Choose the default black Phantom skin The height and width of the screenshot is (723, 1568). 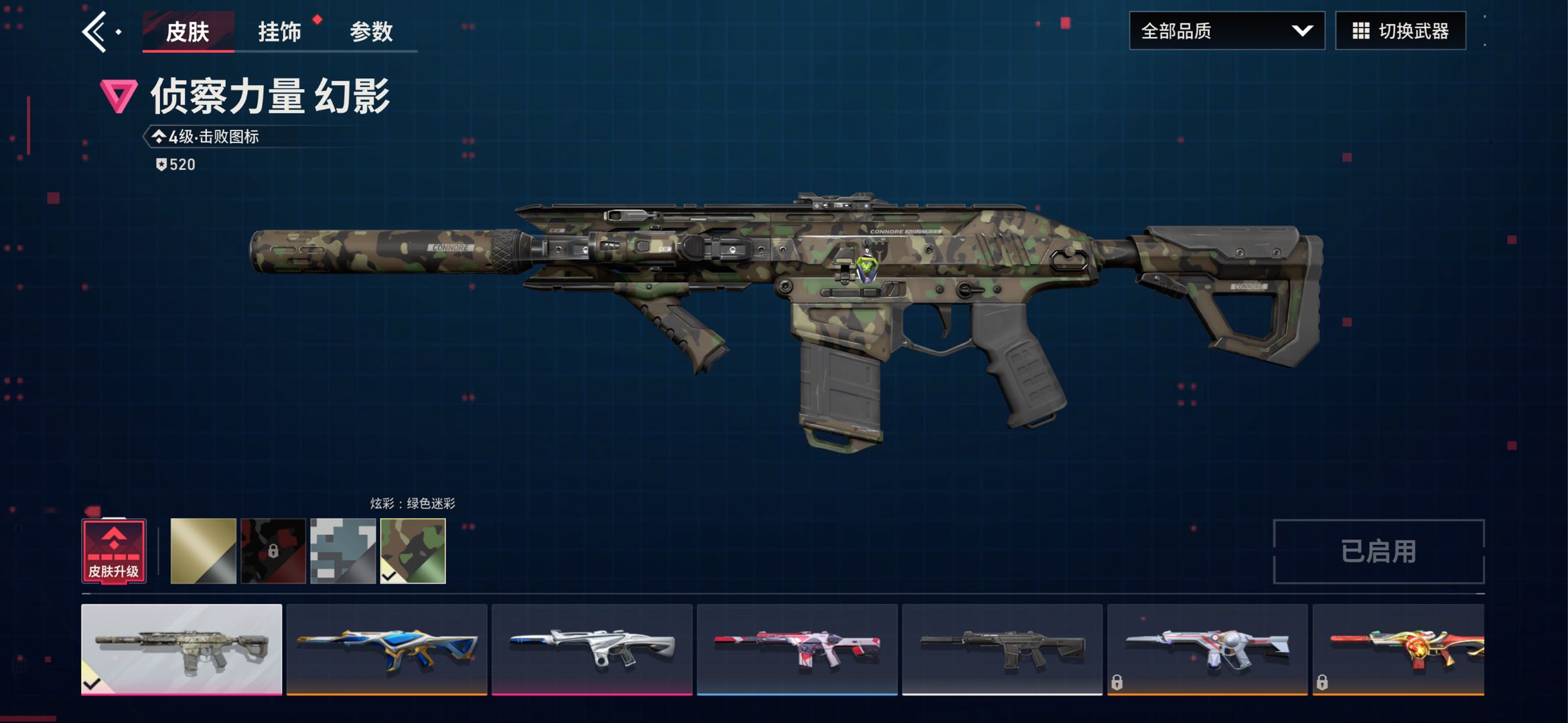(1002, 649)
